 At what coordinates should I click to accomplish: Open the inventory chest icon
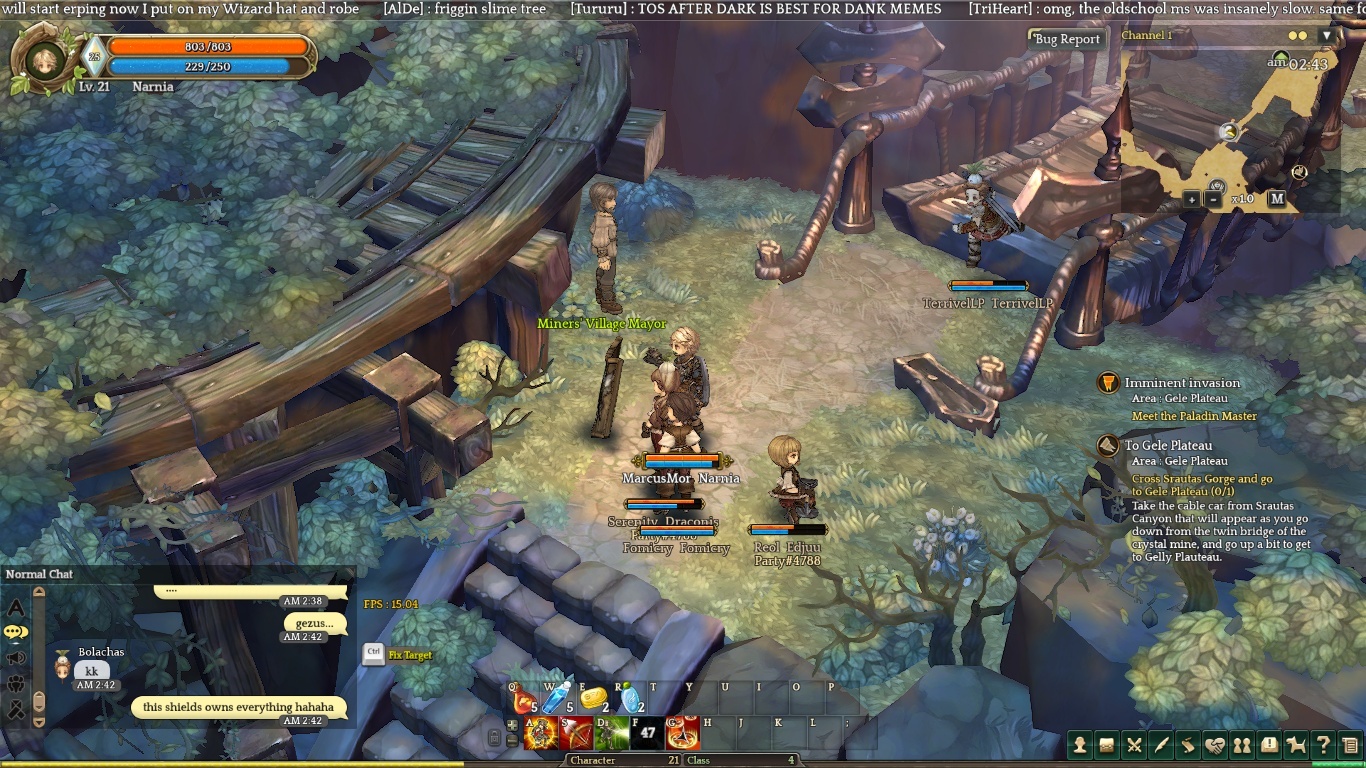coord(1107,744)
